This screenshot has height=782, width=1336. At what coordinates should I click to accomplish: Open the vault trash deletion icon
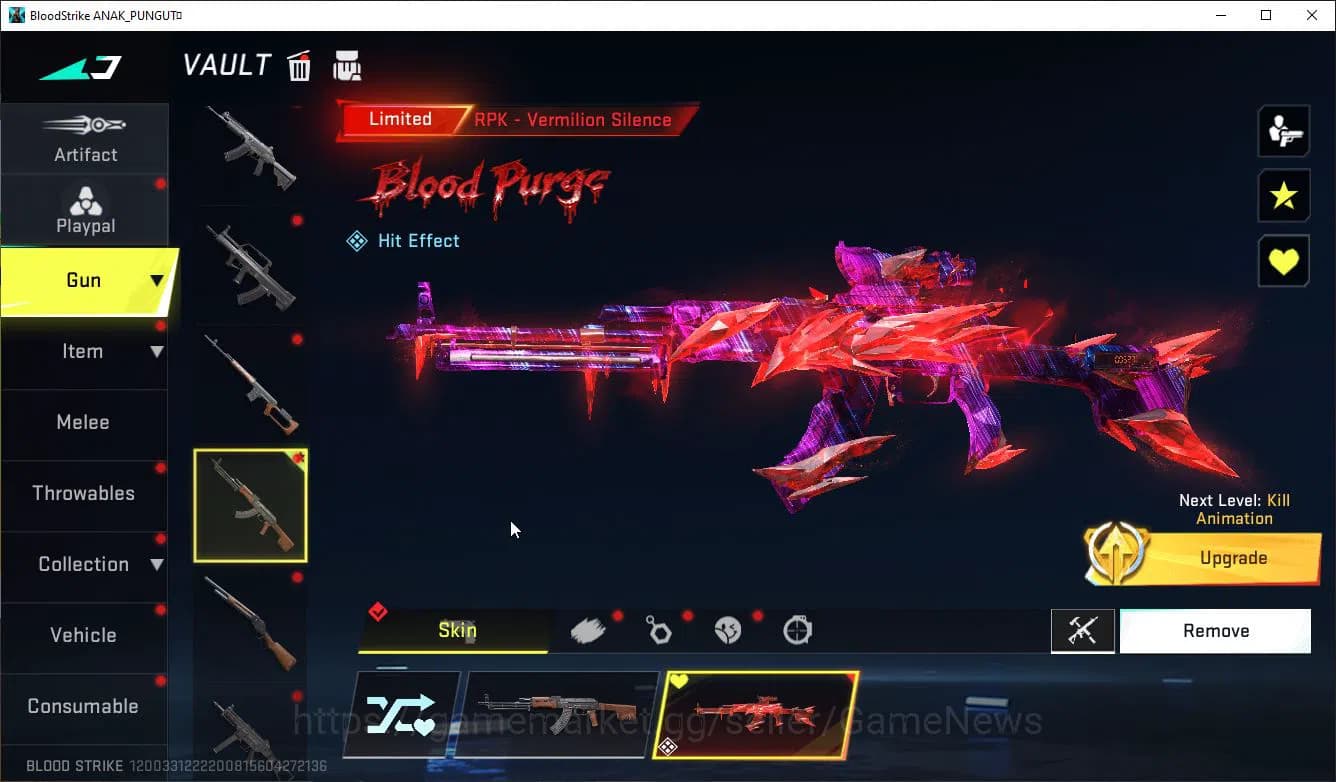[x=299, y=64]
